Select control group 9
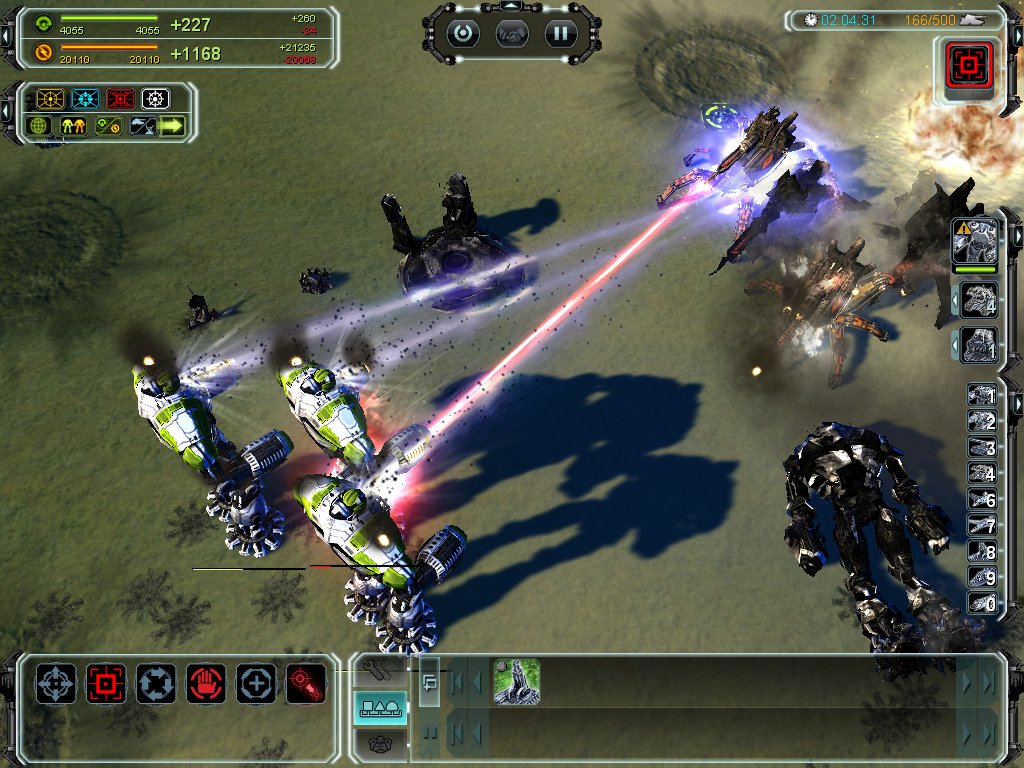 click(981, 578)
